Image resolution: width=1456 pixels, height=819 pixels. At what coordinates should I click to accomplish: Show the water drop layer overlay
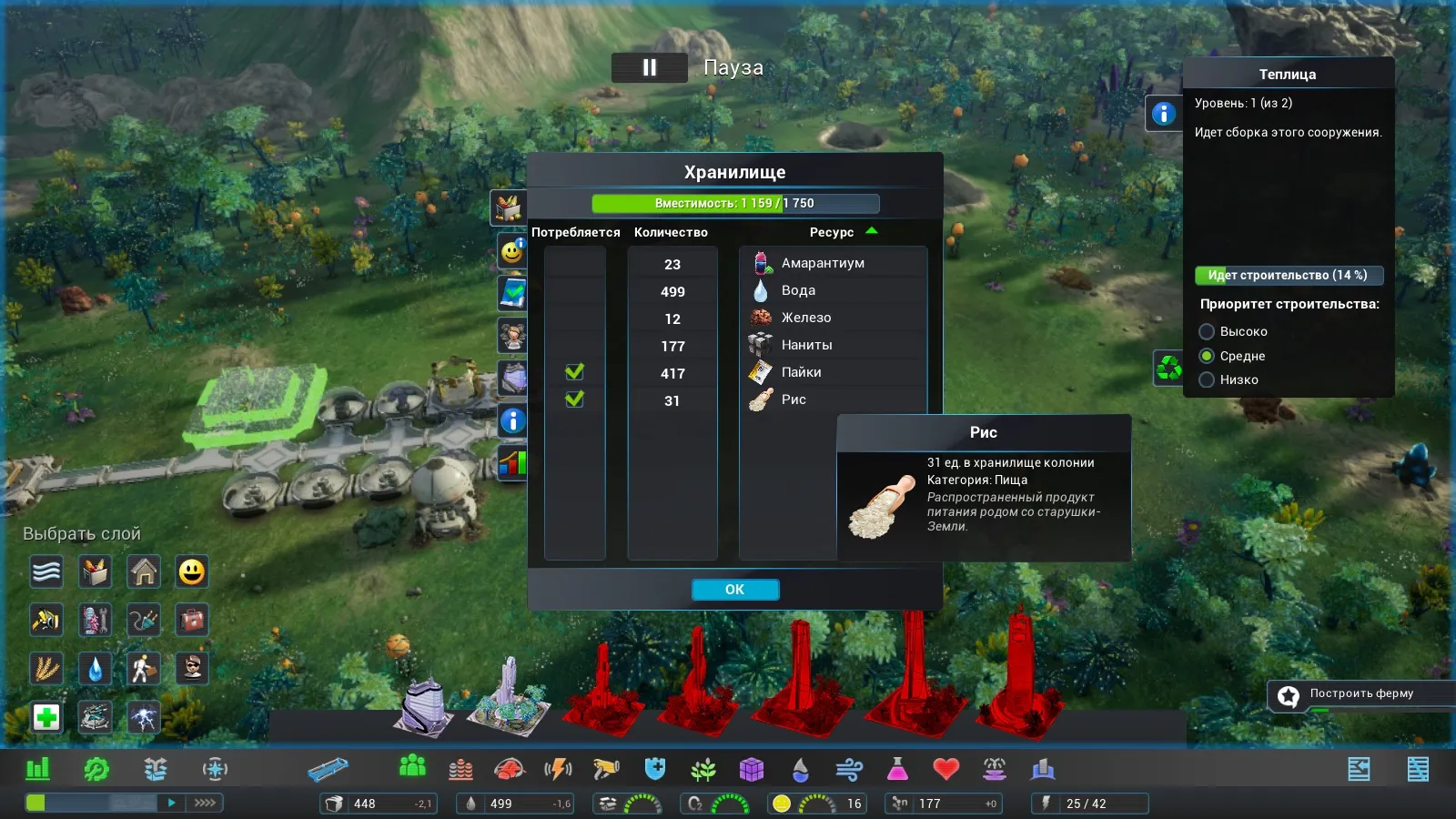[x=96, y=668]
